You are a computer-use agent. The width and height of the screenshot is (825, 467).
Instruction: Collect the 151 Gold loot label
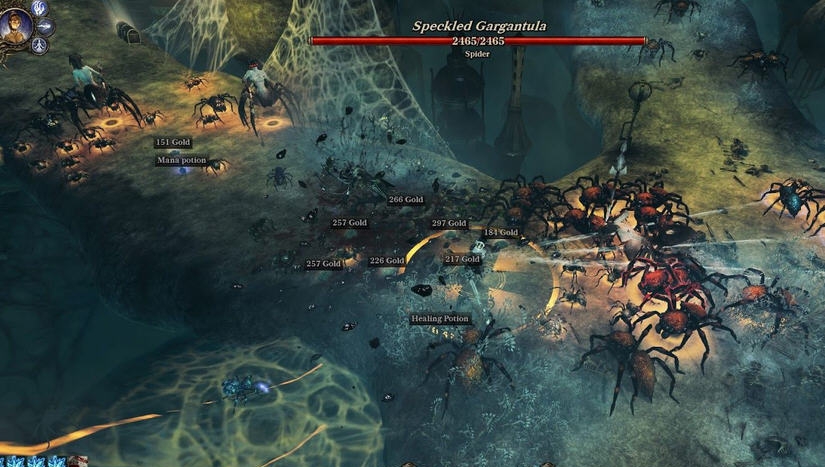coord(173,143)
